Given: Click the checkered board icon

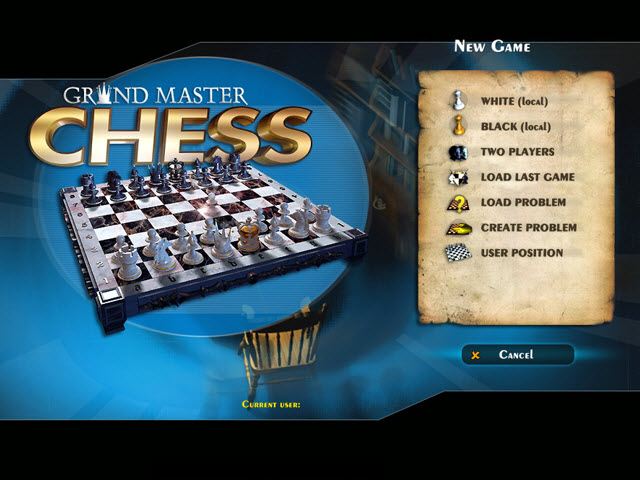Looking at the screenshot, I should click(x=458, y=253).
